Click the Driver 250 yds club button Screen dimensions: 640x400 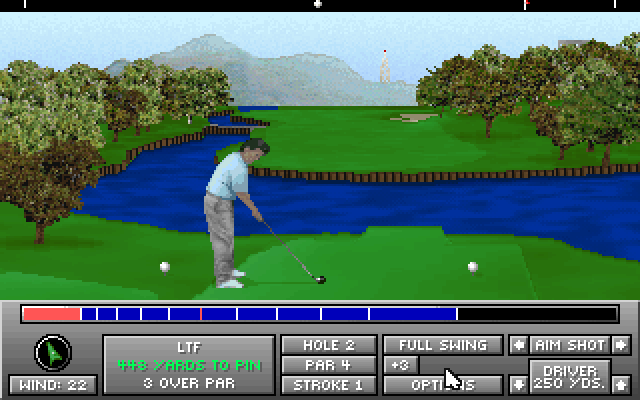(570, 377)
